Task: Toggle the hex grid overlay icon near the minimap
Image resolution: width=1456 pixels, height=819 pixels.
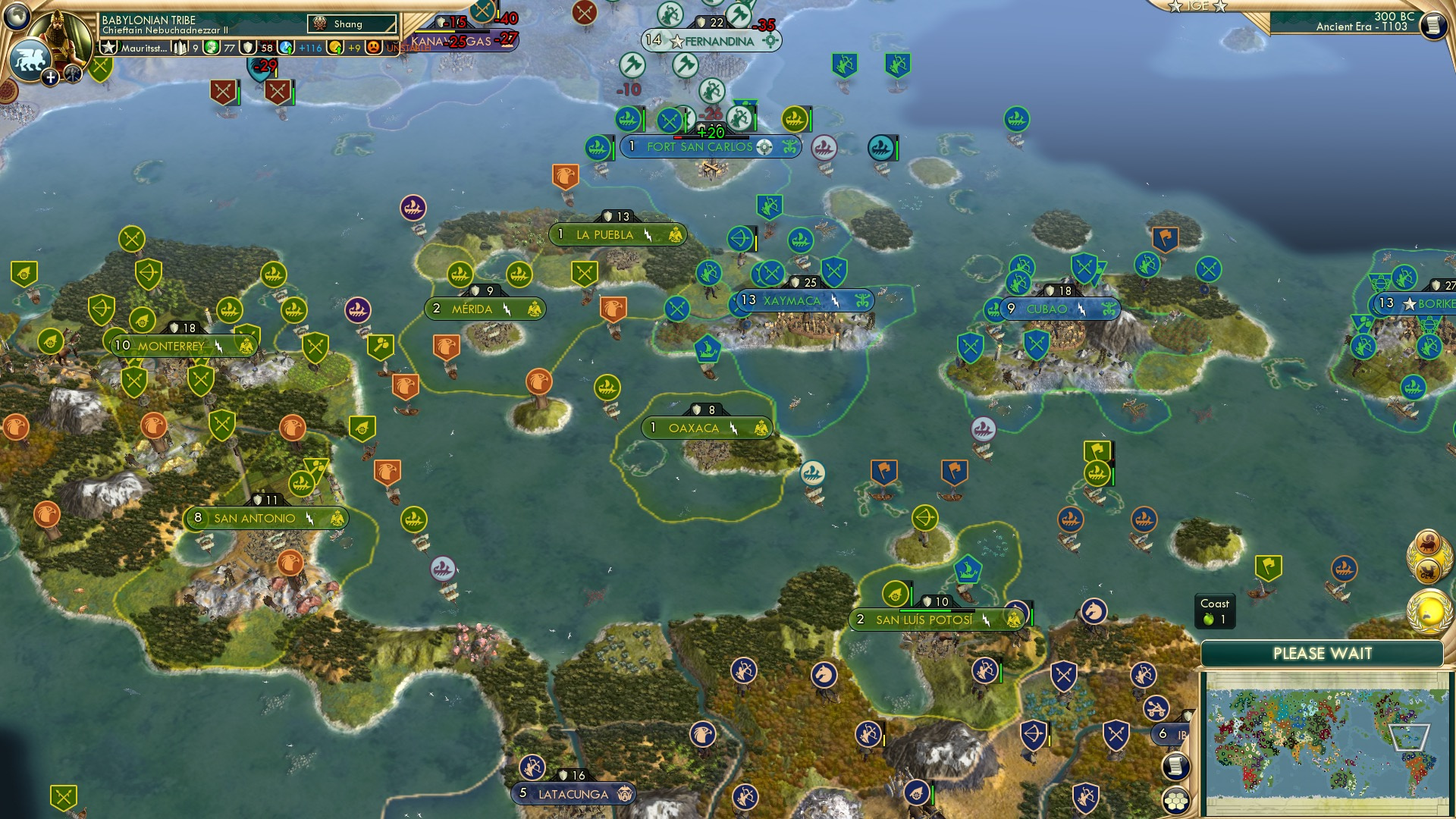Action: click(x=1176, y=801)
